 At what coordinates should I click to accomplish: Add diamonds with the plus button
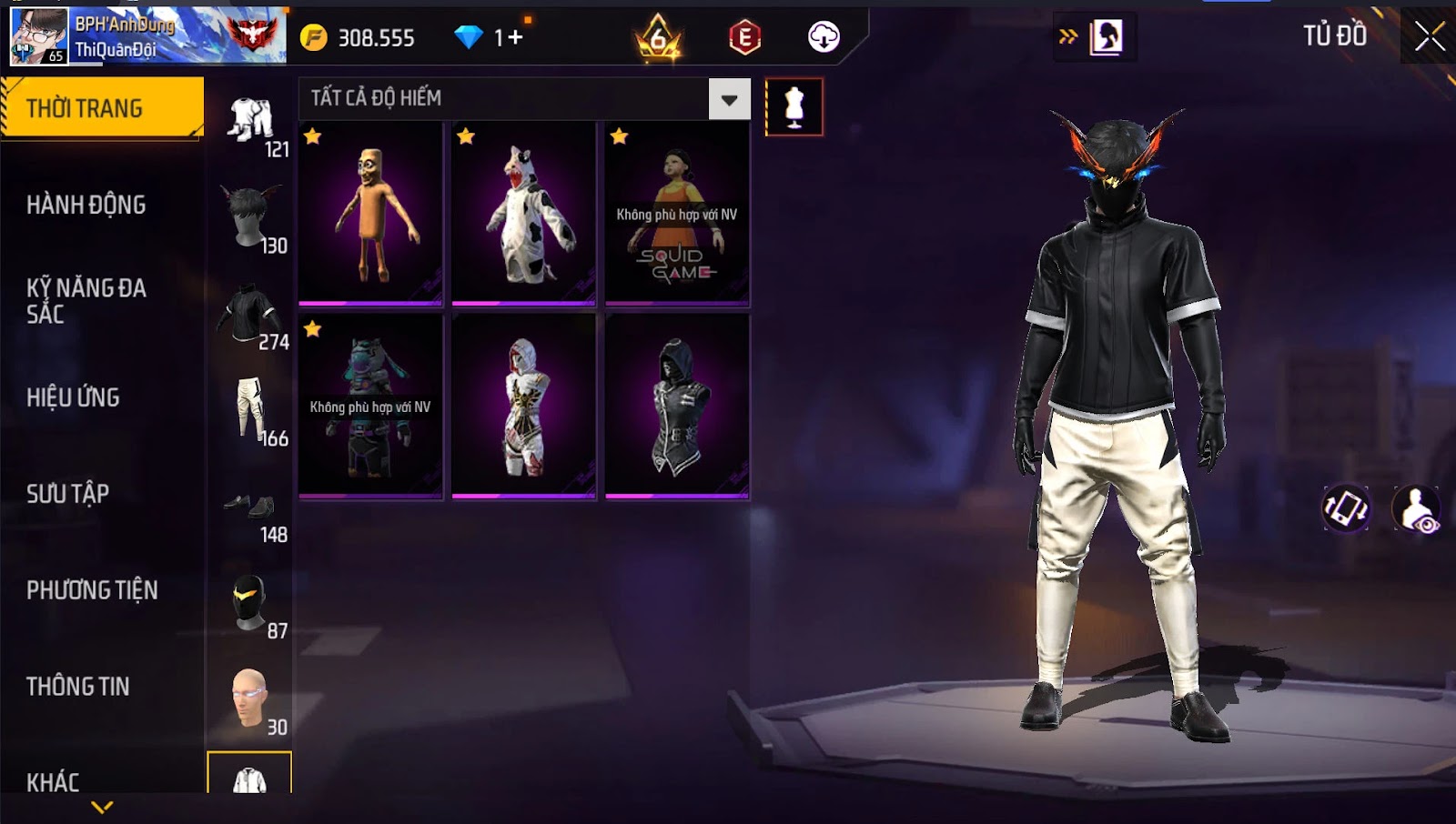tap(515, 37)
